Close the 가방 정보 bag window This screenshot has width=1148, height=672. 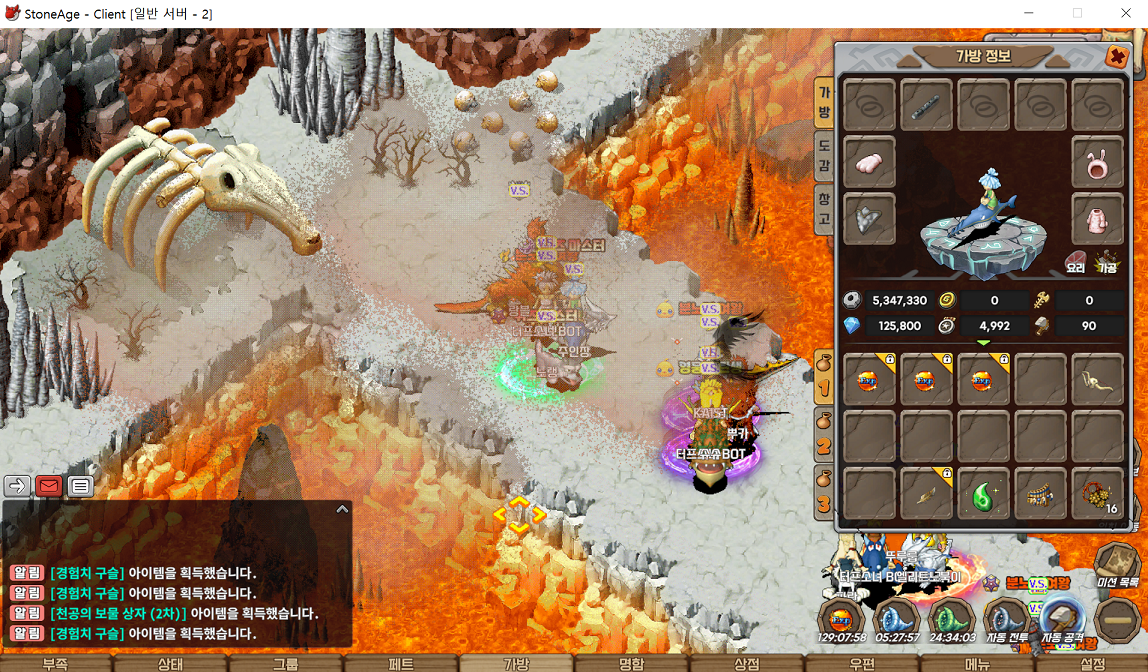pos(1117,58)
